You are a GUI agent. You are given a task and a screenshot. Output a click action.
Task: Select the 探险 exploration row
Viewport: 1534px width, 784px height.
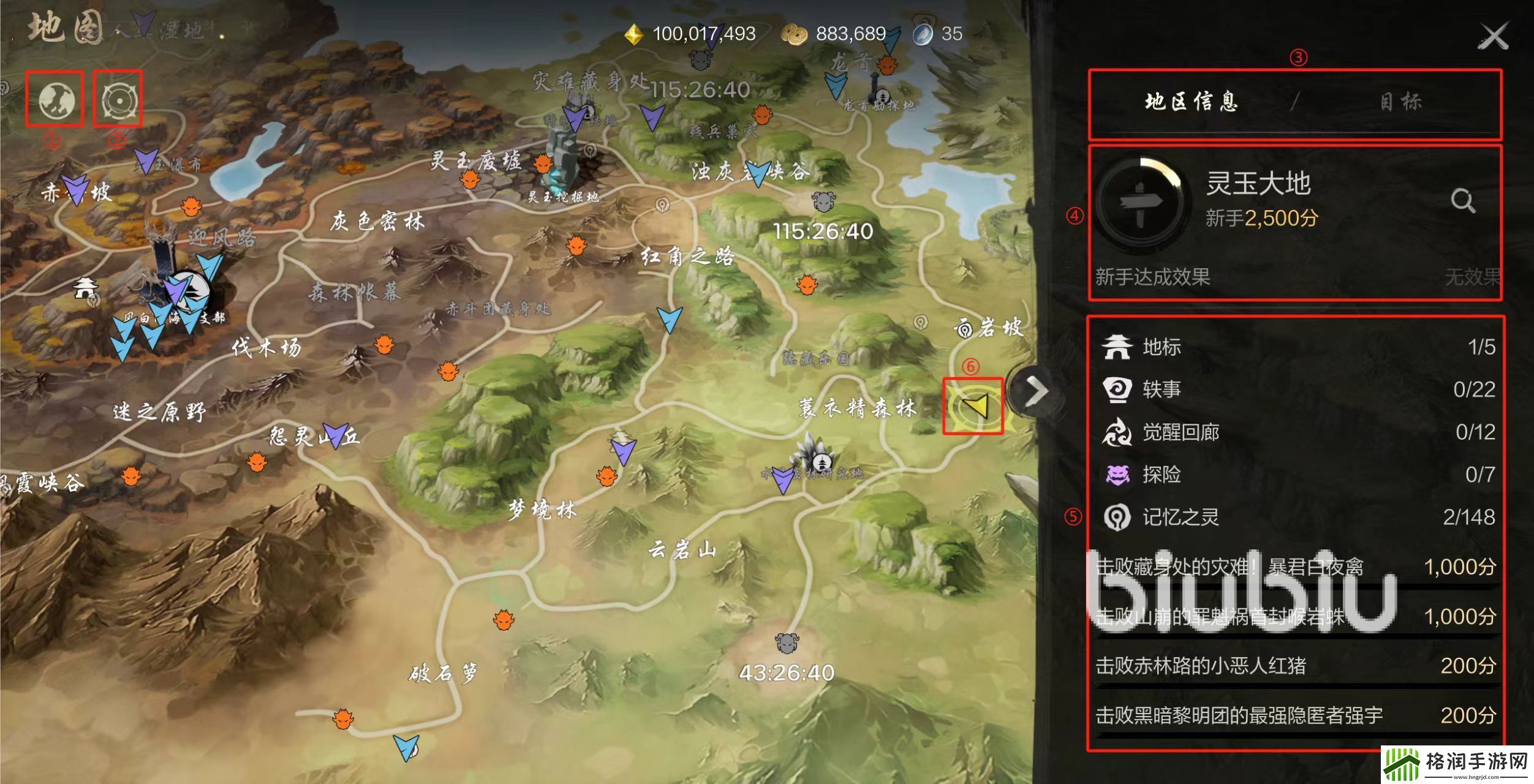(1296, 475)
